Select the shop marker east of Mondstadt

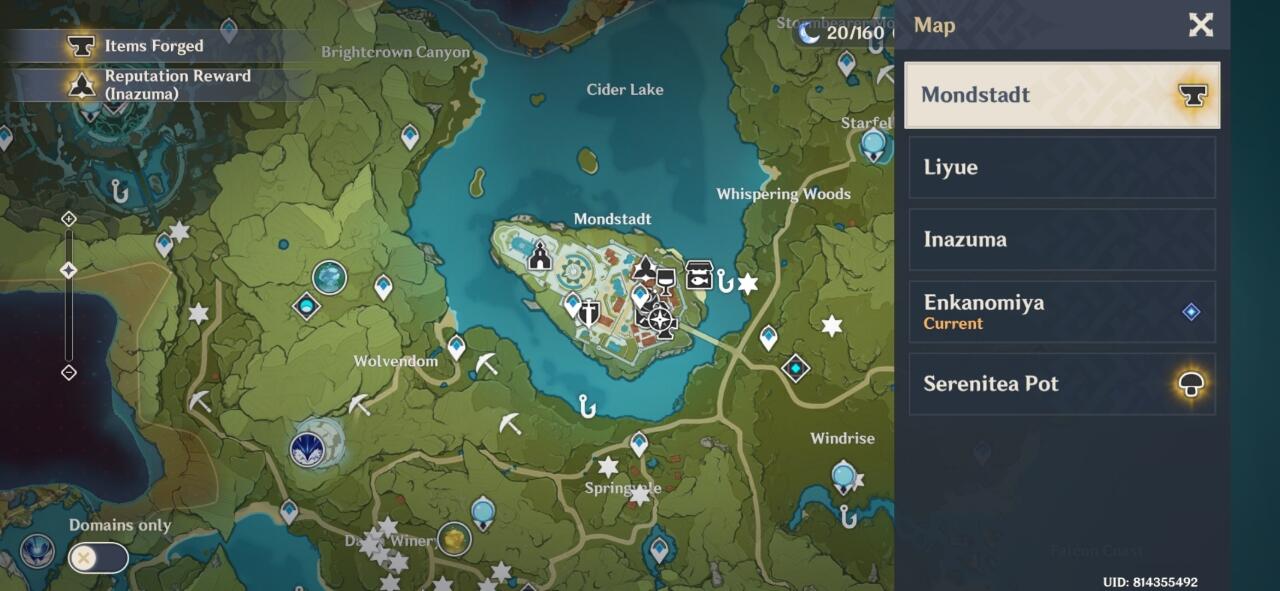point(699,275)
